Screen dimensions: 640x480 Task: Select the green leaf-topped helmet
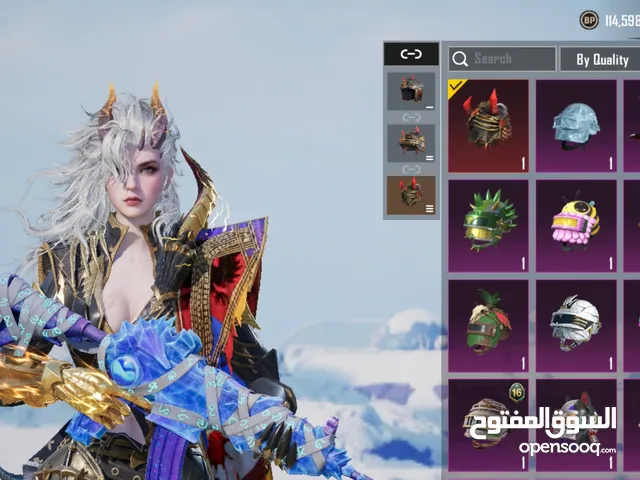point(488,326)
